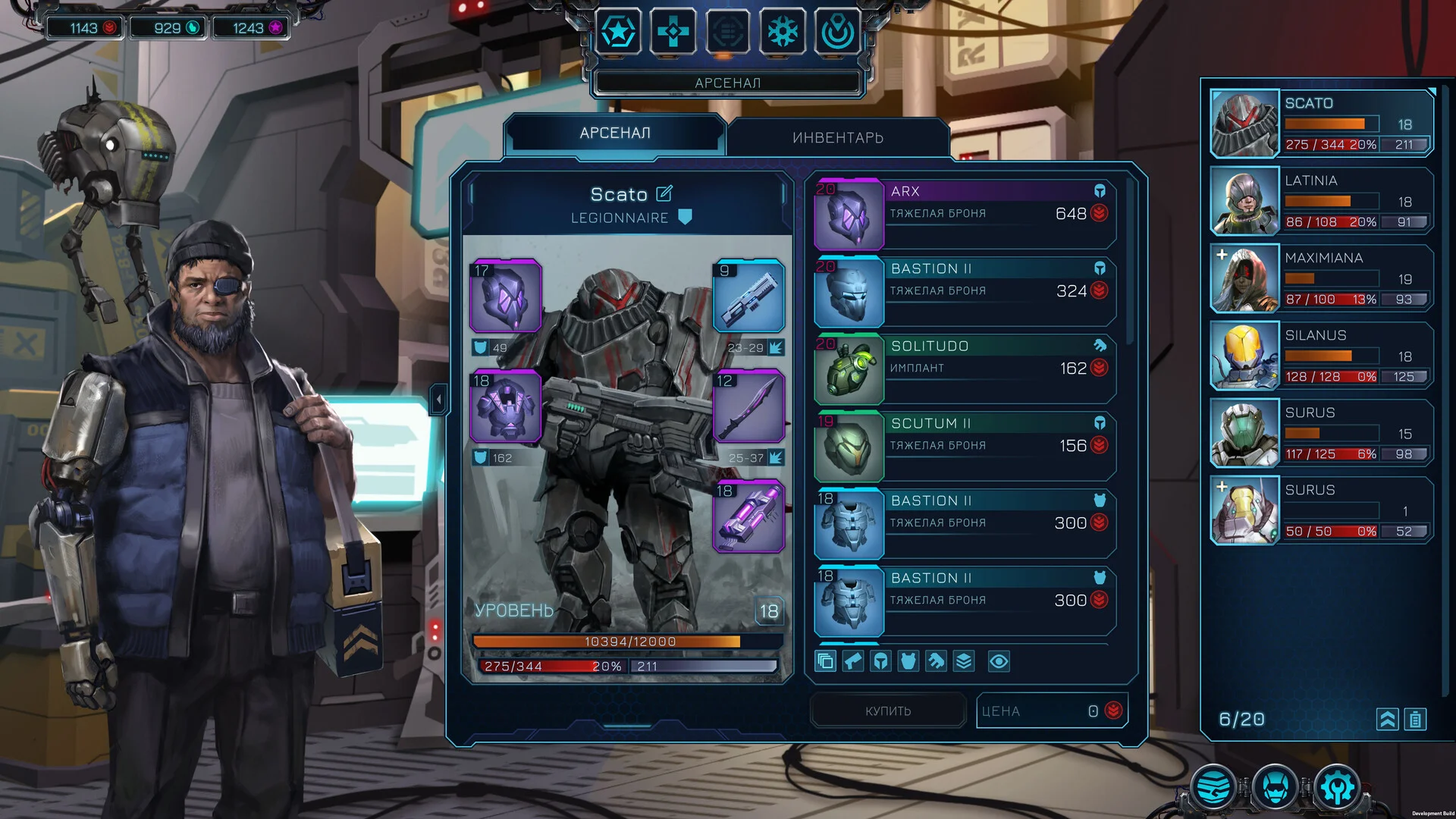Switch to the Инвентарь tab

coord(837,137)
